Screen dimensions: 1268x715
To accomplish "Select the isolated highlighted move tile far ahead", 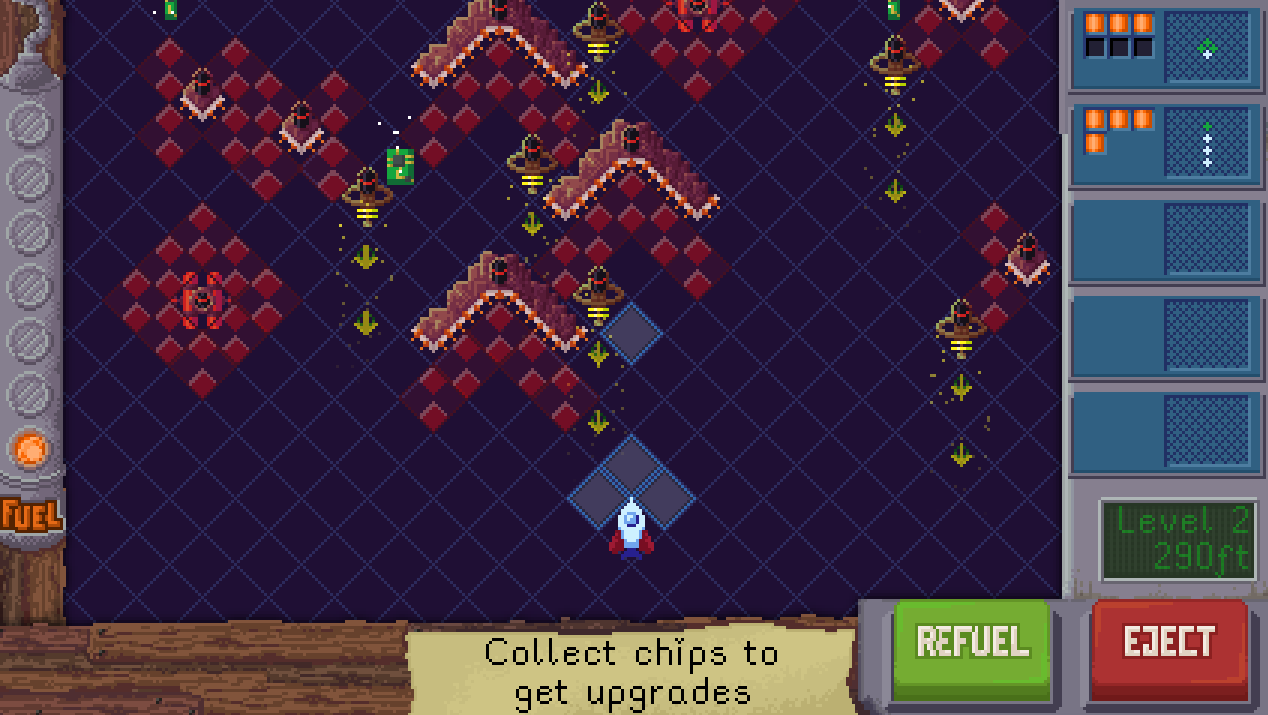I will [x=631, y=333].
